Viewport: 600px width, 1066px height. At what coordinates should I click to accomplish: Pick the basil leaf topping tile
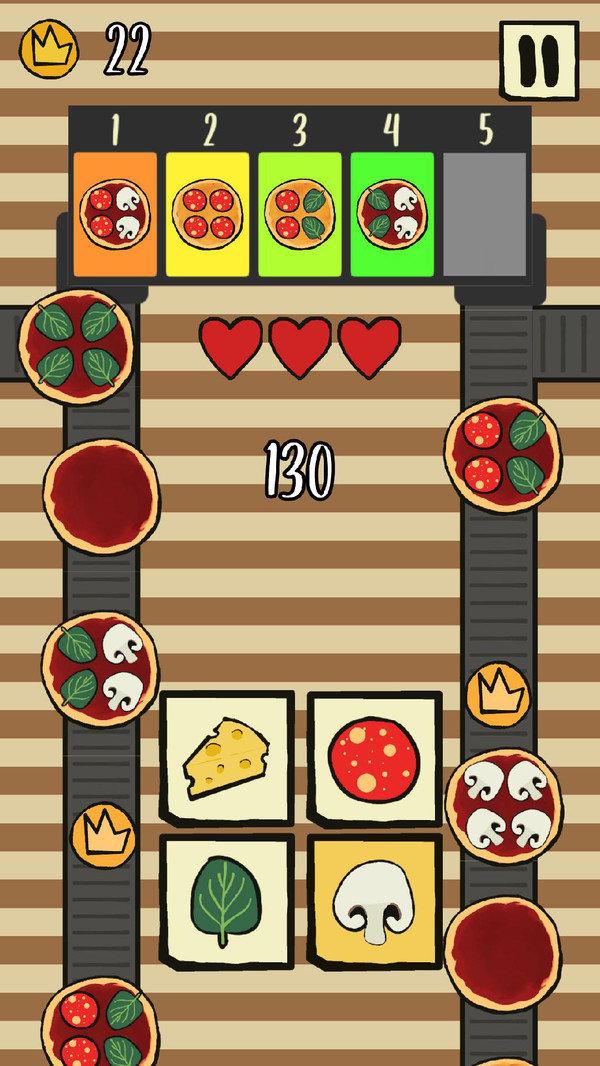(227, 898)
